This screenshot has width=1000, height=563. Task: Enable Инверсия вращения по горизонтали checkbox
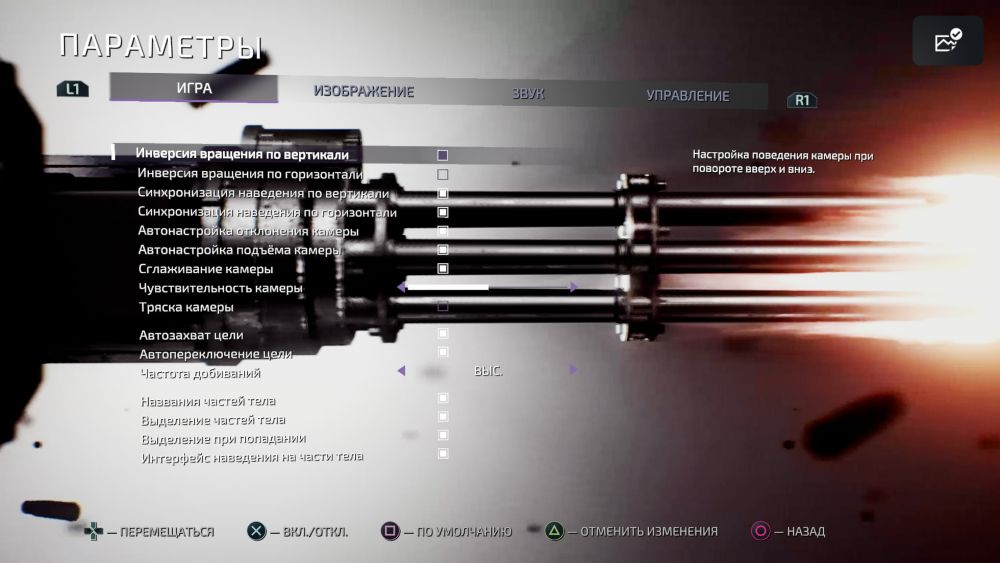(x=442, y=174)
